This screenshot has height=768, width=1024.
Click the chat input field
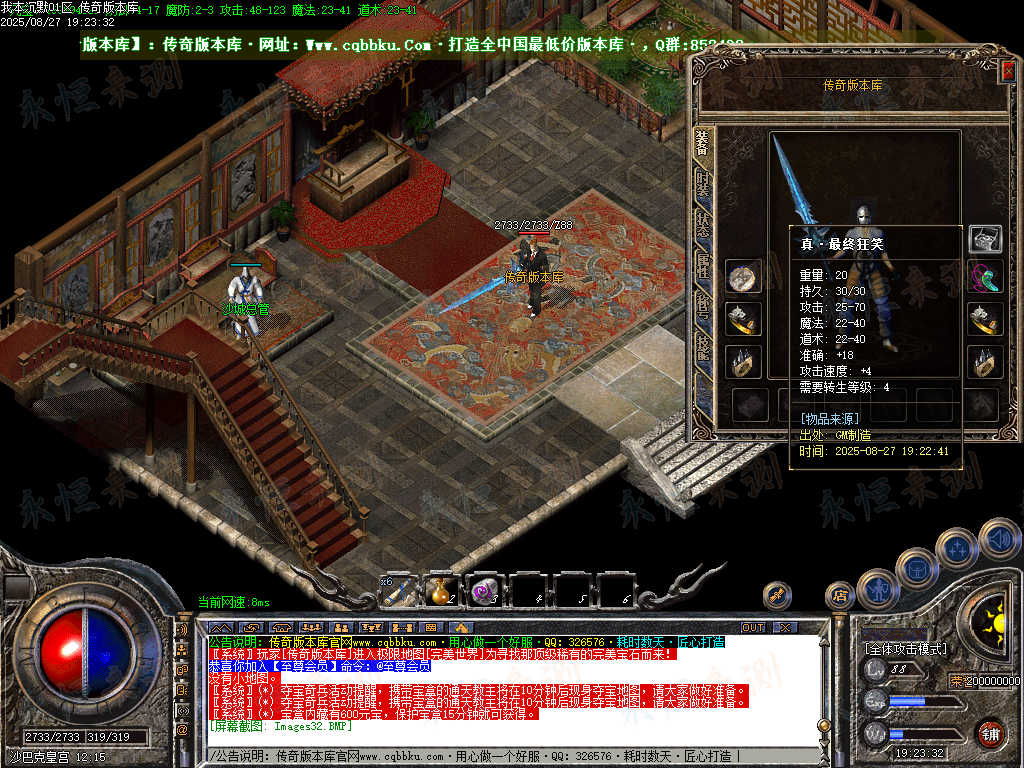click(500, 756)
